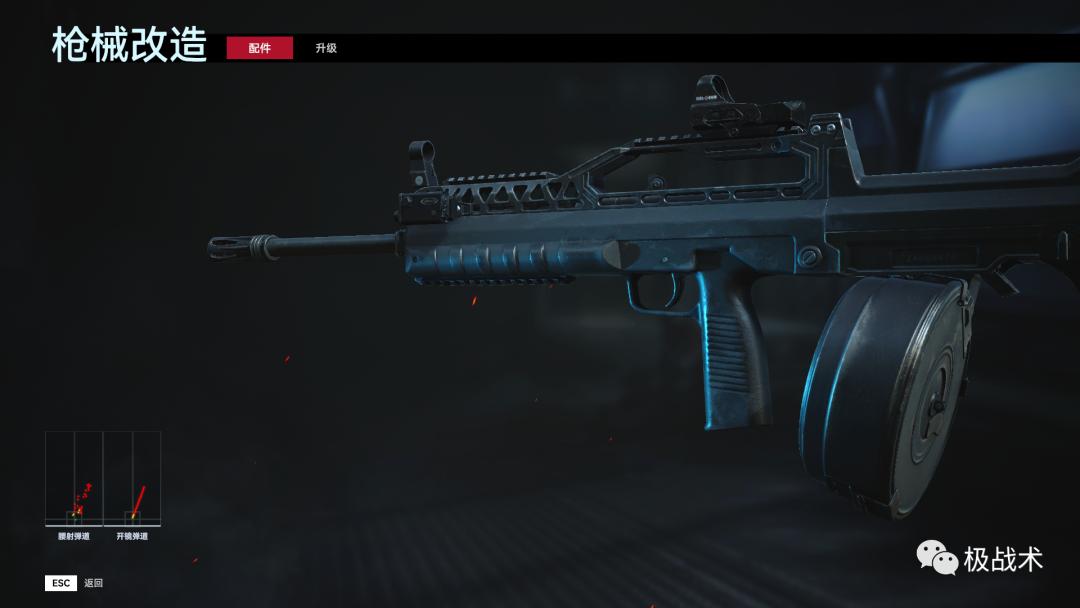
Task: Switch to the 配件 attachments tab
Action: coord(259,48)
